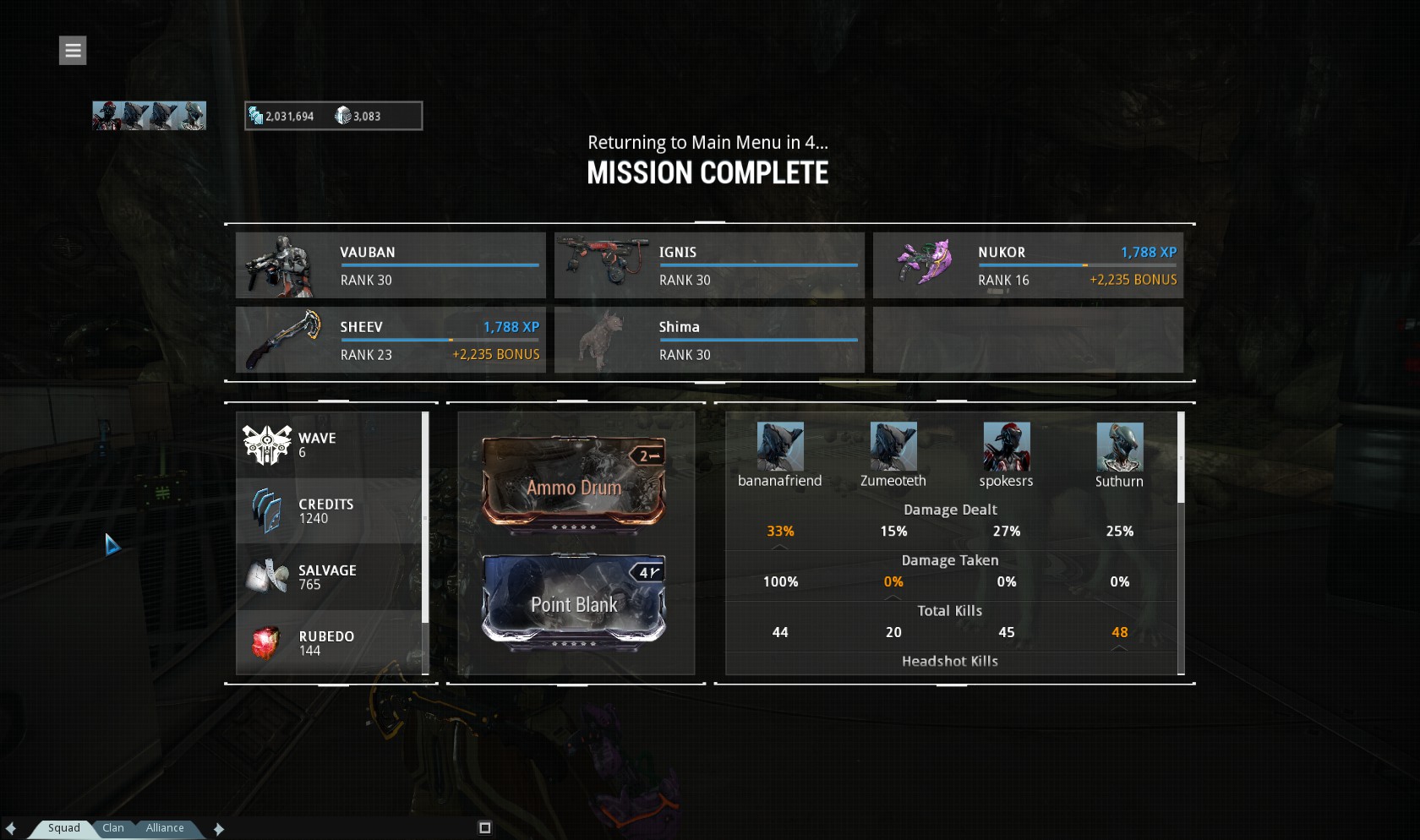
Task: Open the Nukor weapon rank panel
Action: [x=1028, y=265]
